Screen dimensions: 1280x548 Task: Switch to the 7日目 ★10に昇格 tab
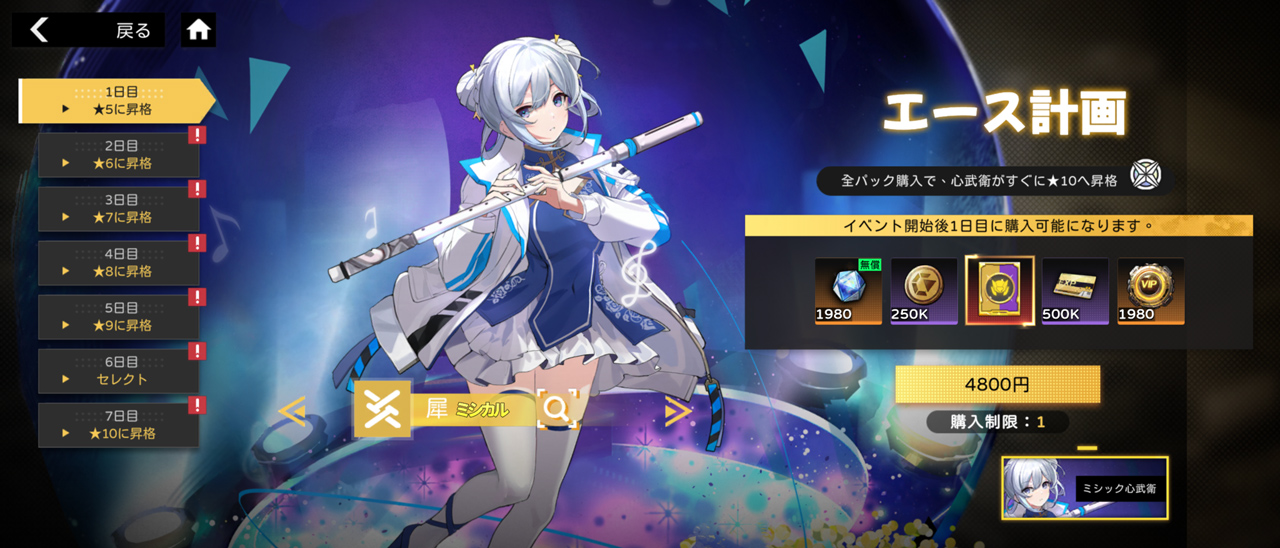(119, 425)
